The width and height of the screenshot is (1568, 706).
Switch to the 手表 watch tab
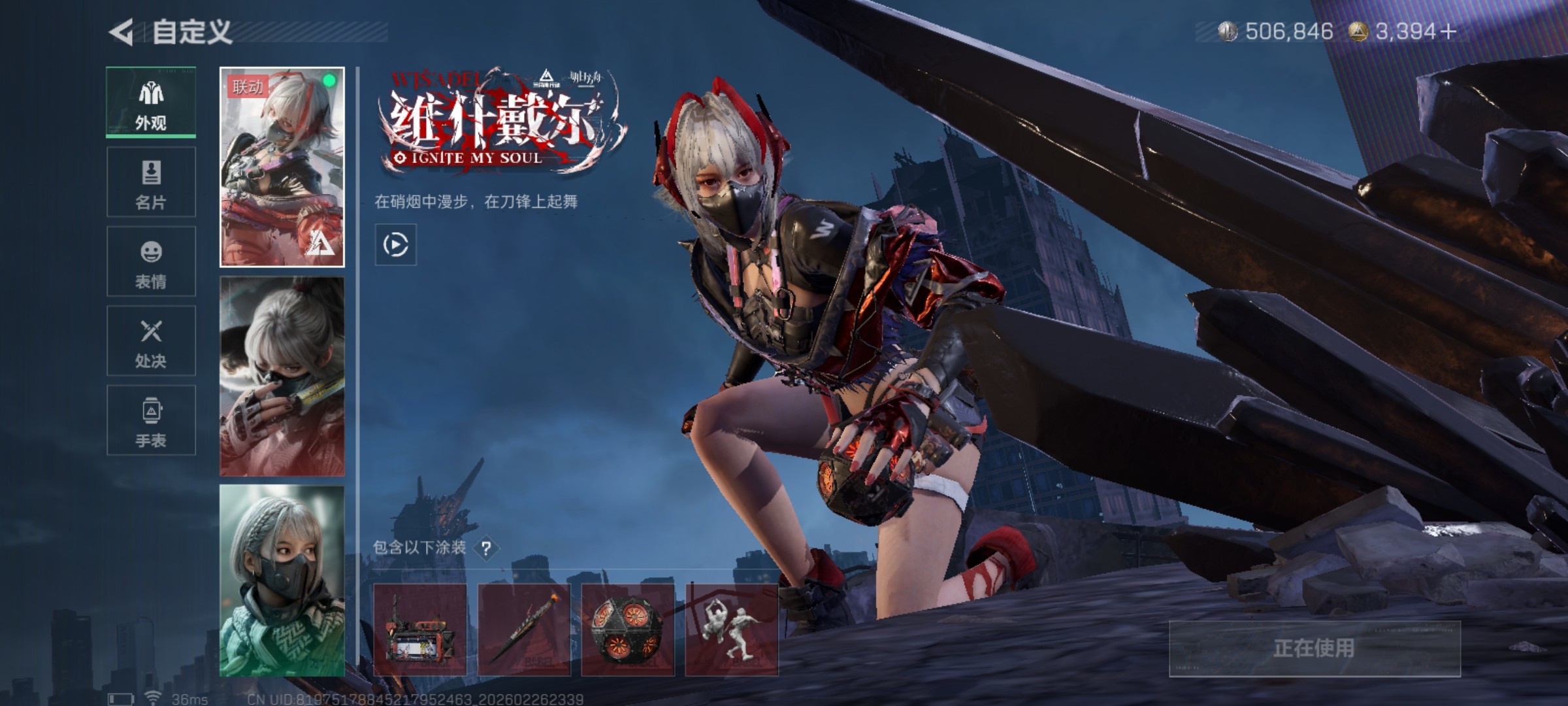click(151, 420)
